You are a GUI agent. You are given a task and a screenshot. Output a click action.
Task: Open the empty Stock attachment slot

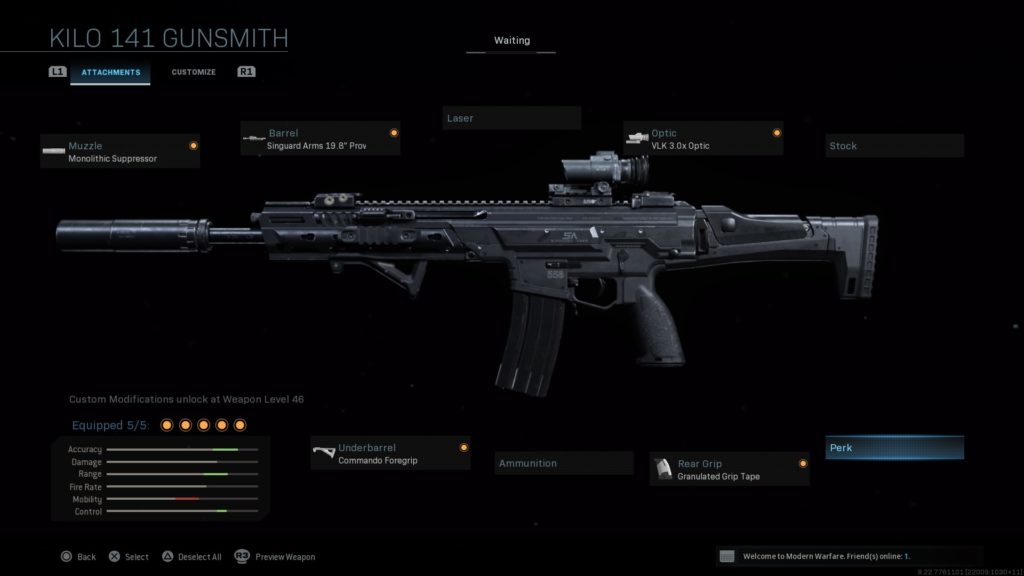pyautogui.click(x=894, y=146)
